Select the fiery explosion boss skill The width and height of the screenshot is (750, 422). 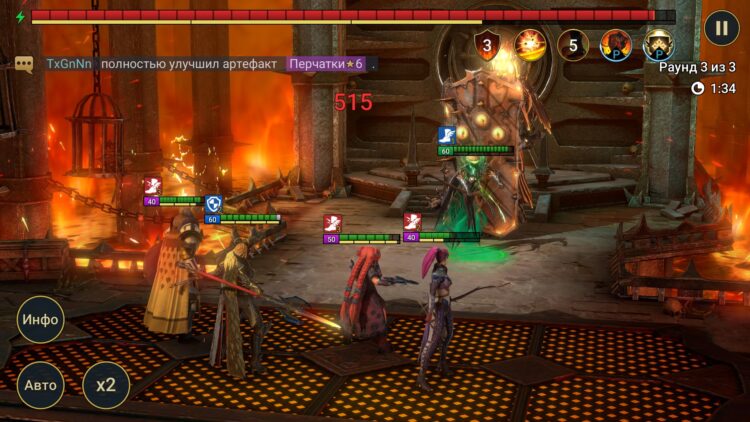[529, 45]
